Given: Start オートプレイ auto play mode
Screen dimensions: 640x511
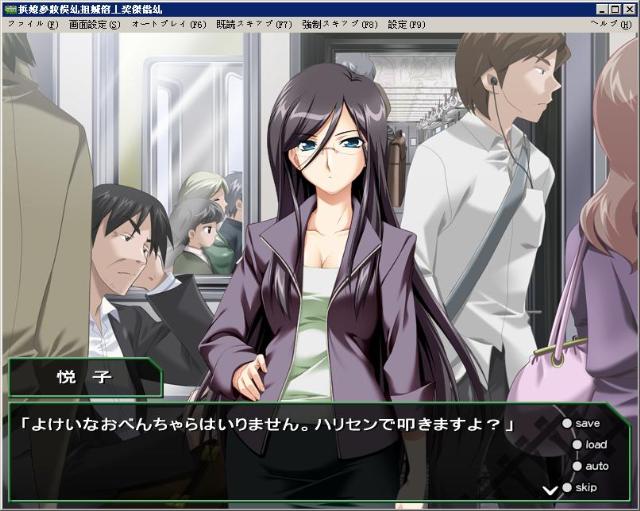Looking at the screenshot, I should [169, 23].
